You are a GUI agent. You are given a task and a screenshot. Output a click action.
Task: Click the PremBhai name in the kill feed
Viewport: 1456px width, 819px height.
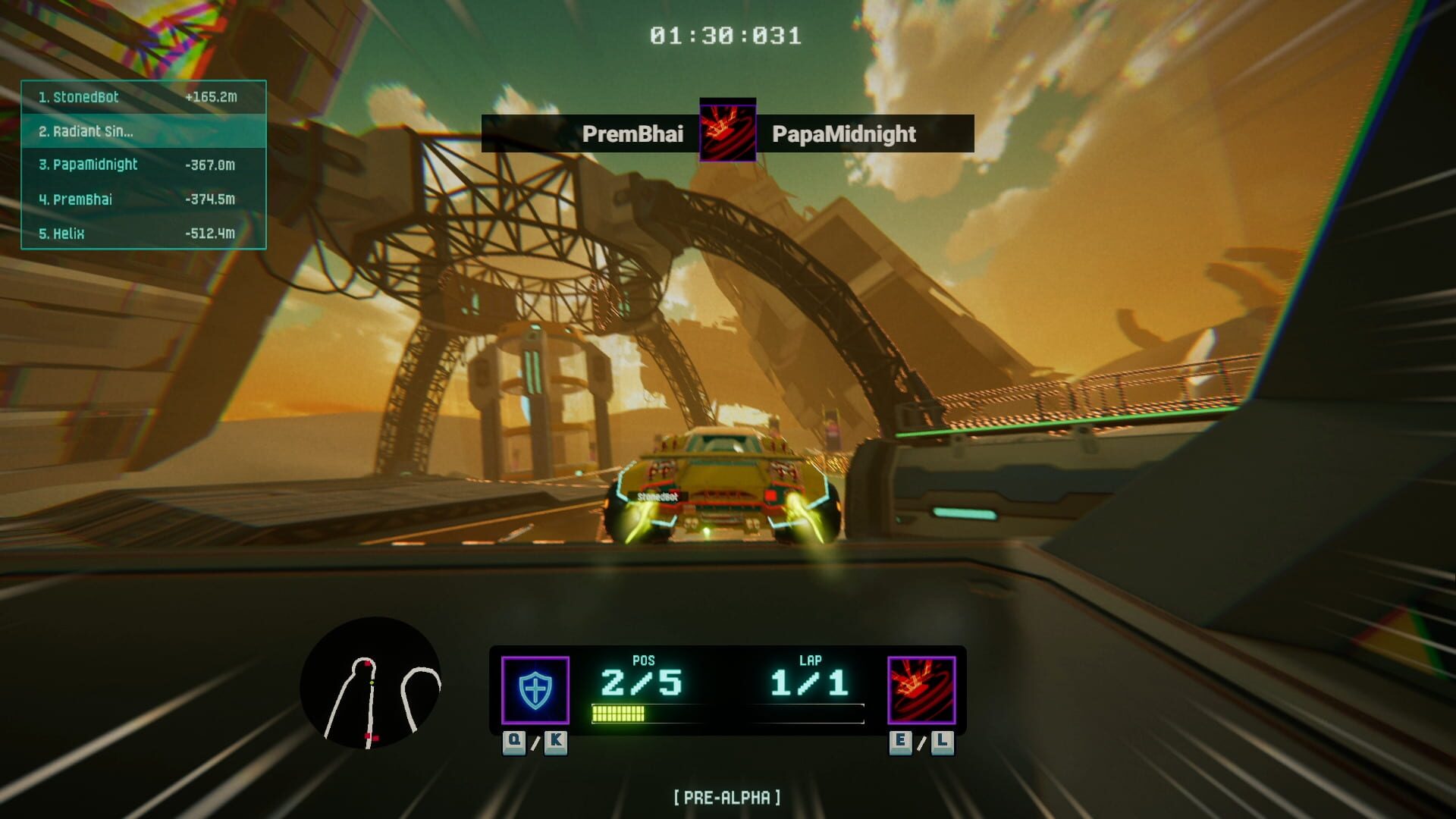pyautogui.click(x=634, y=134)
